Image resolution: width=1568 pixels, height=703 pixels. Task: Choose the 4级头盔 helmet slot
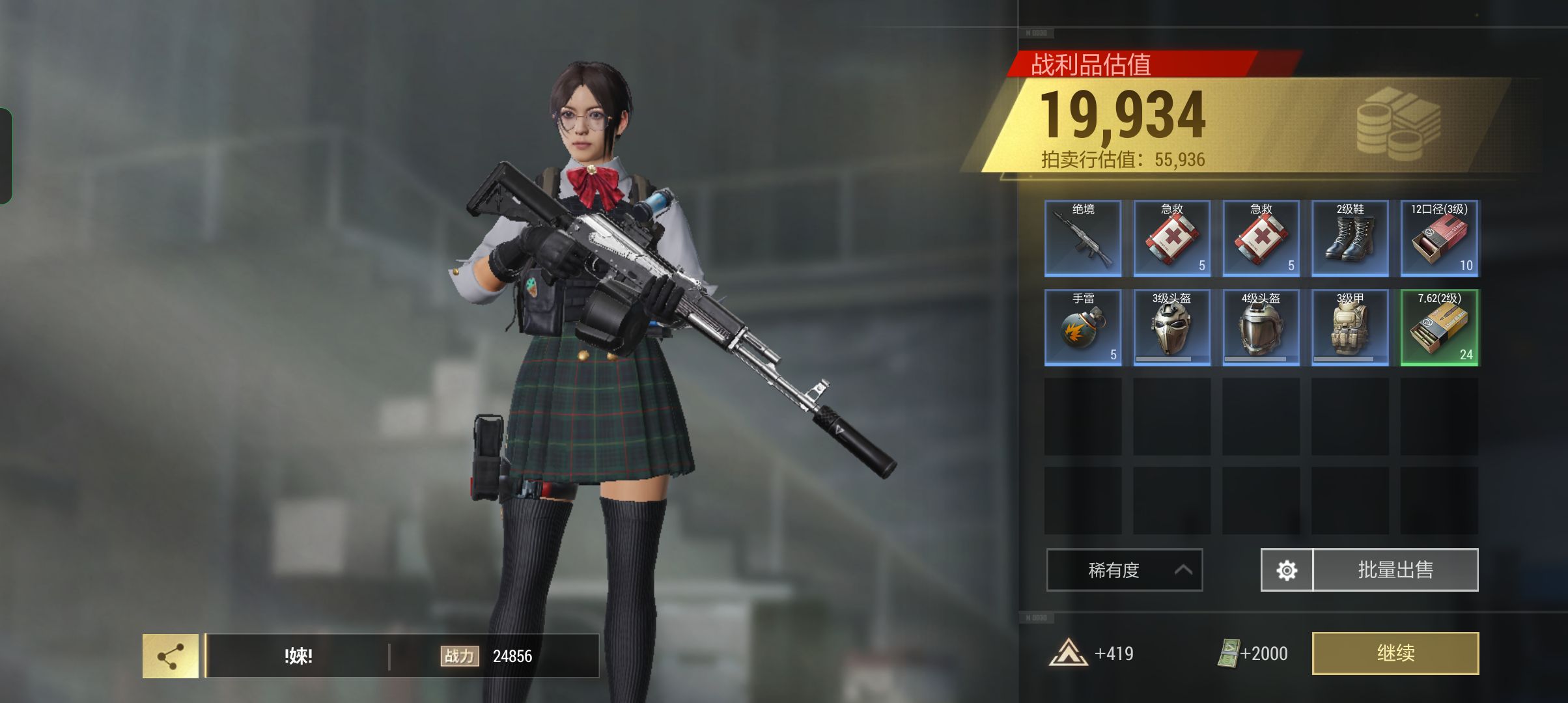tap(1261, 327)
